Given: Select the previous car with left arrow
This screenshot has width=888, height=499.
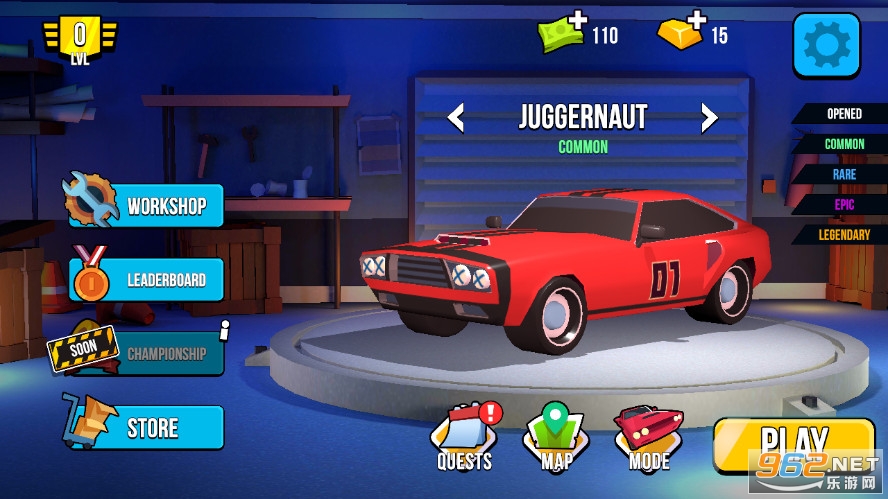Looking at the screenshot, I should point(456,118).
